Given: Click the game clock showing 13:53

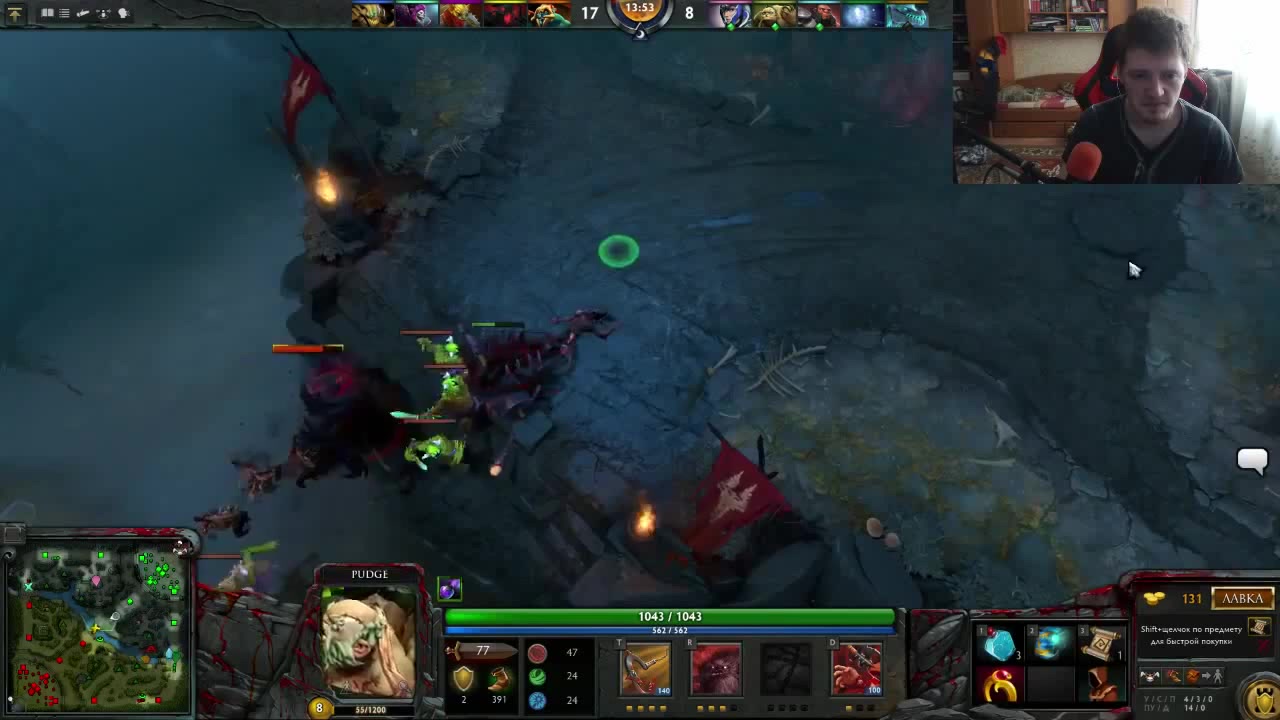Looking at the screenshot, I should click(639, 9).
